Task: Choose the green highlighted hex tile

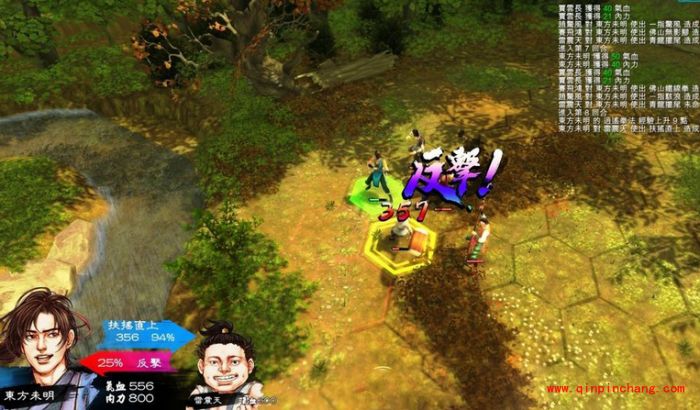Action: coord(374,190)
